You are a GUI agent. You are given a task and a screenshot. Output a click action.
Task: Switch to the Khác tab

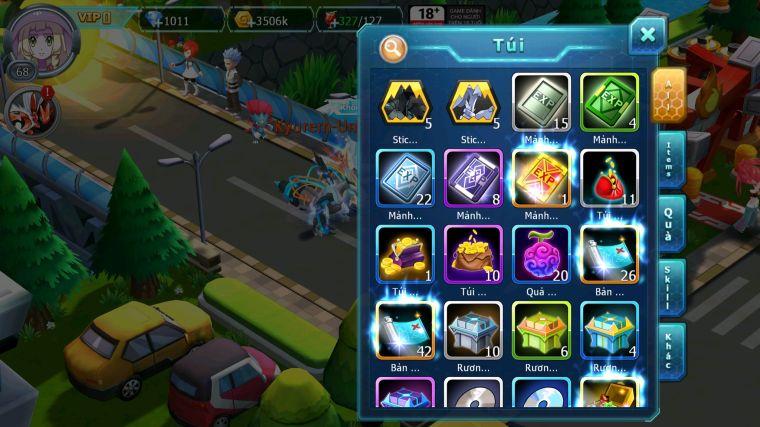pyautogui.click(x=671, y=350)
